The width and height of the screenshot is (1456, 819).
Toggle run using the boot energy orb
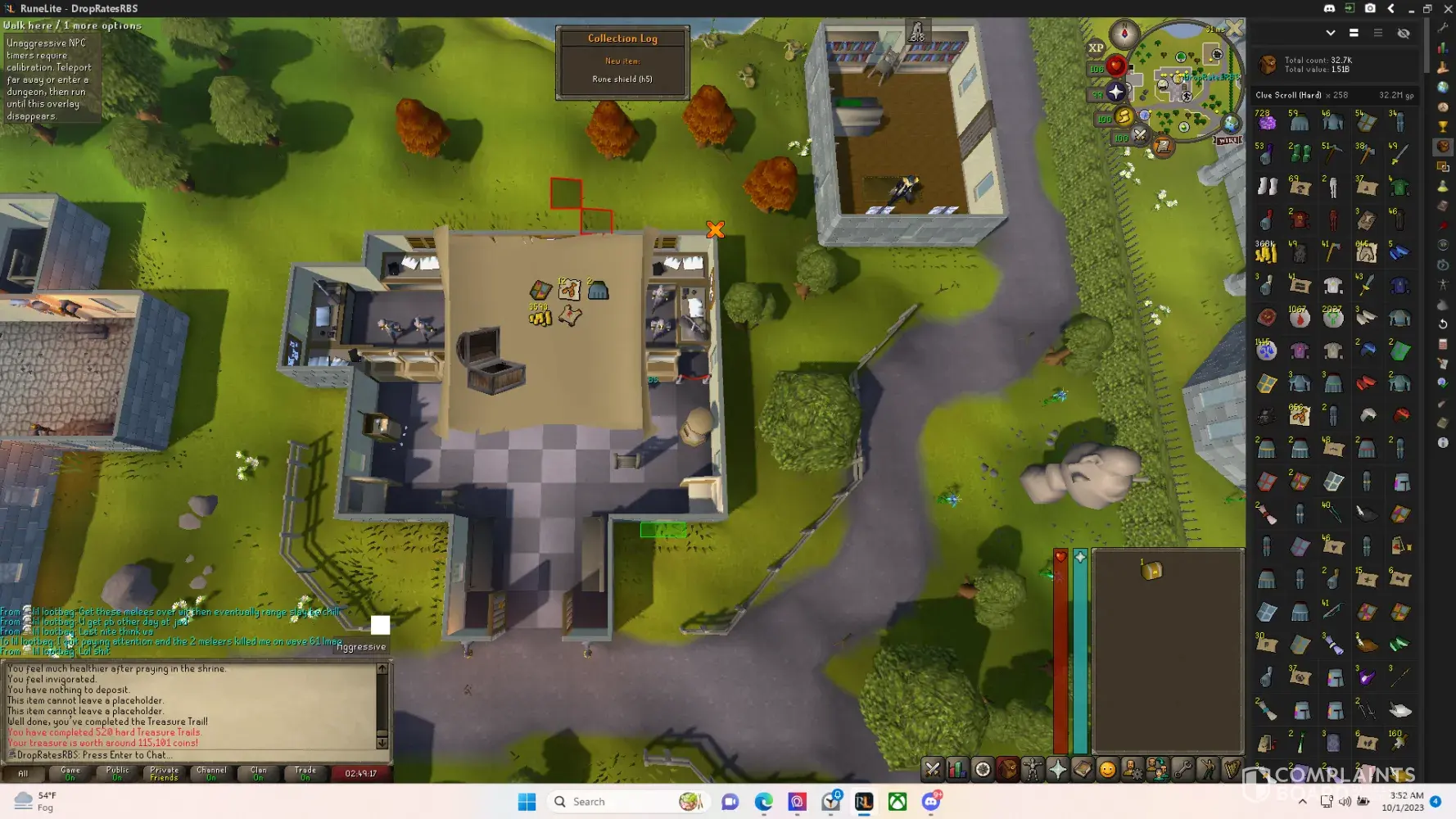1124,117
